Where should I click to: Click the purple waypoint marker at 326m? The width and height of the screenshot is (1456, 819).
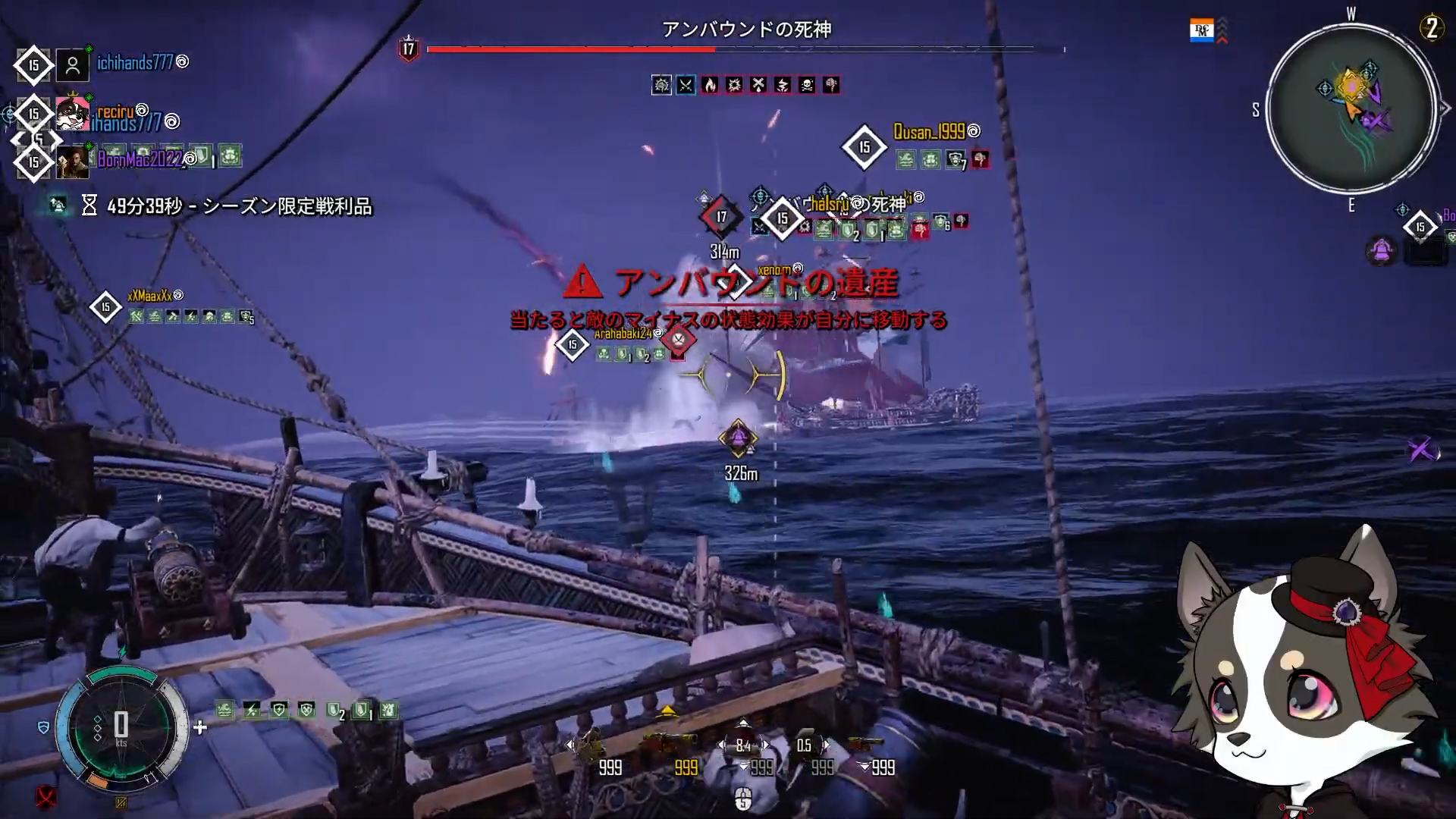pos(738,438)
